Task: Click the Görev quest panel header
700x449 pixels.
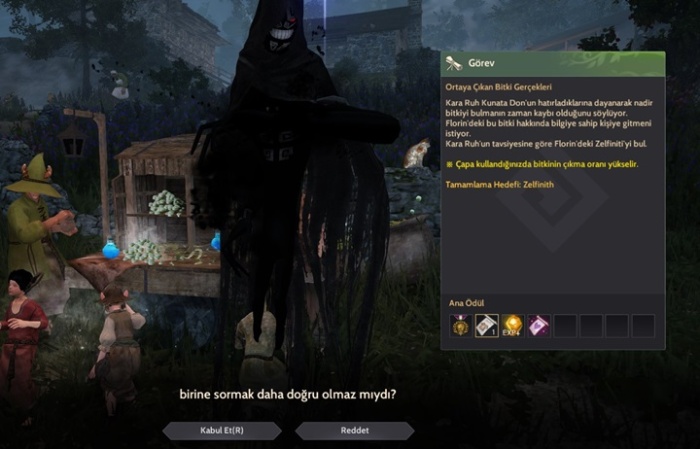Action: [x=553, y=63]
